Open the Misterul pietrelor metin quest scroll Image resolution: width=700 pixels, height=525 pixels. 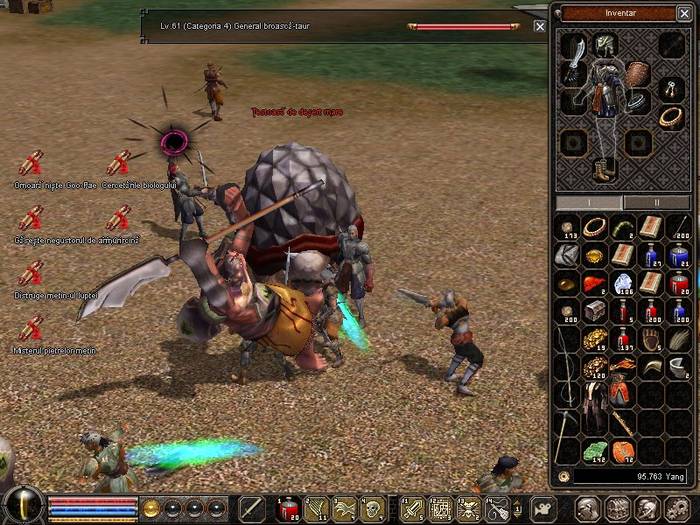pos(31,328)
